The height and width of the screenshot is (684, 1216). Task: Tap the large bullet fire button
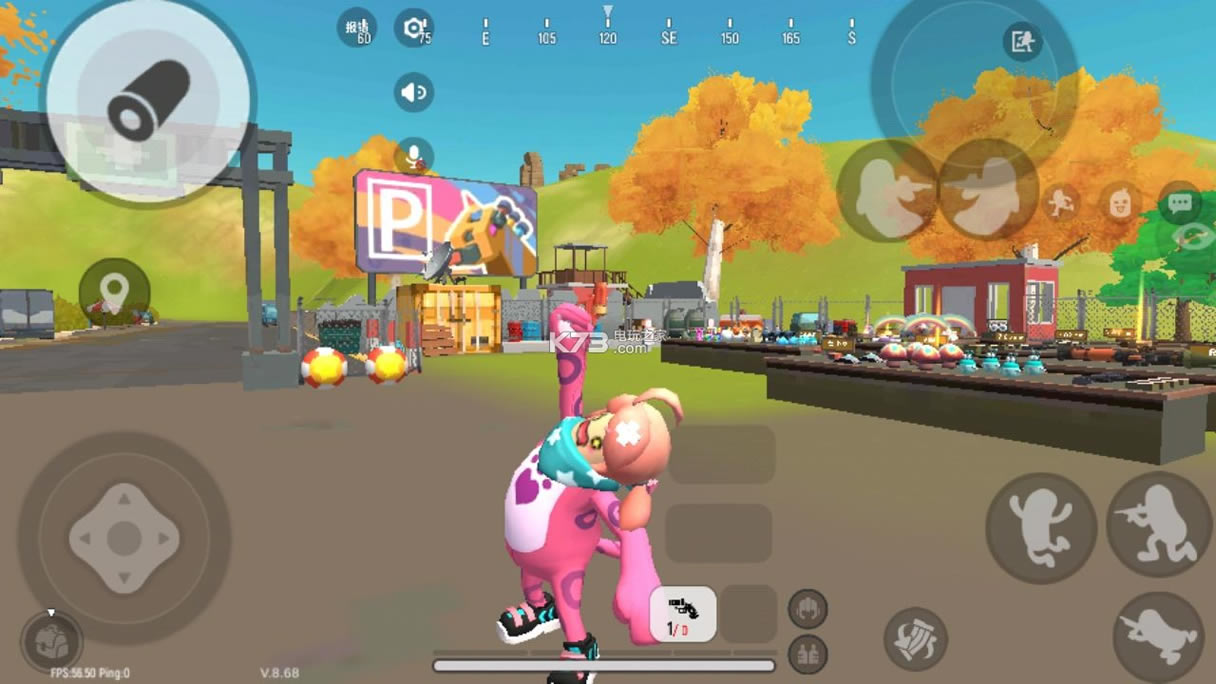(148, 100)
